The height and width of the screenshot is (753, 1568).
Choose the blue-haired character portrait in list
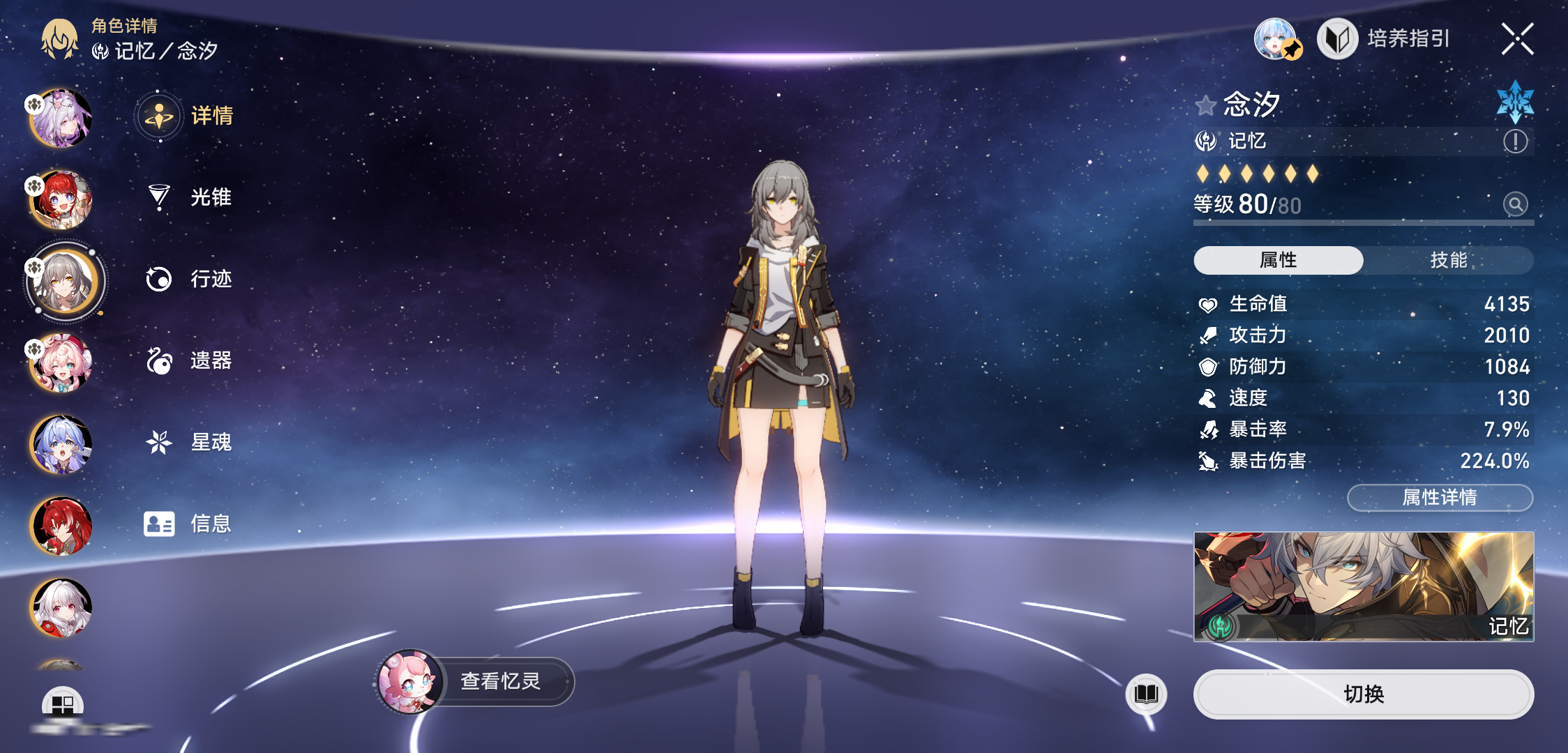coord(61,444)
